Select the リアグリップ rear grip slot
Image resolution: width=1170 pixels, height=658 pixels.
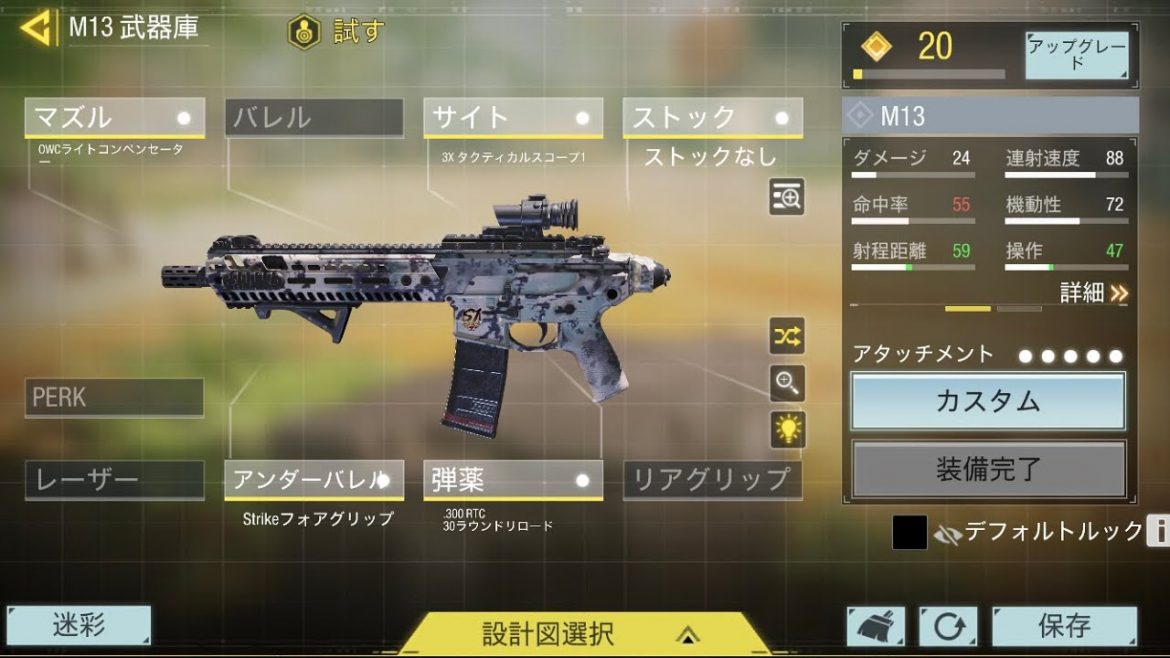[712, 480]
